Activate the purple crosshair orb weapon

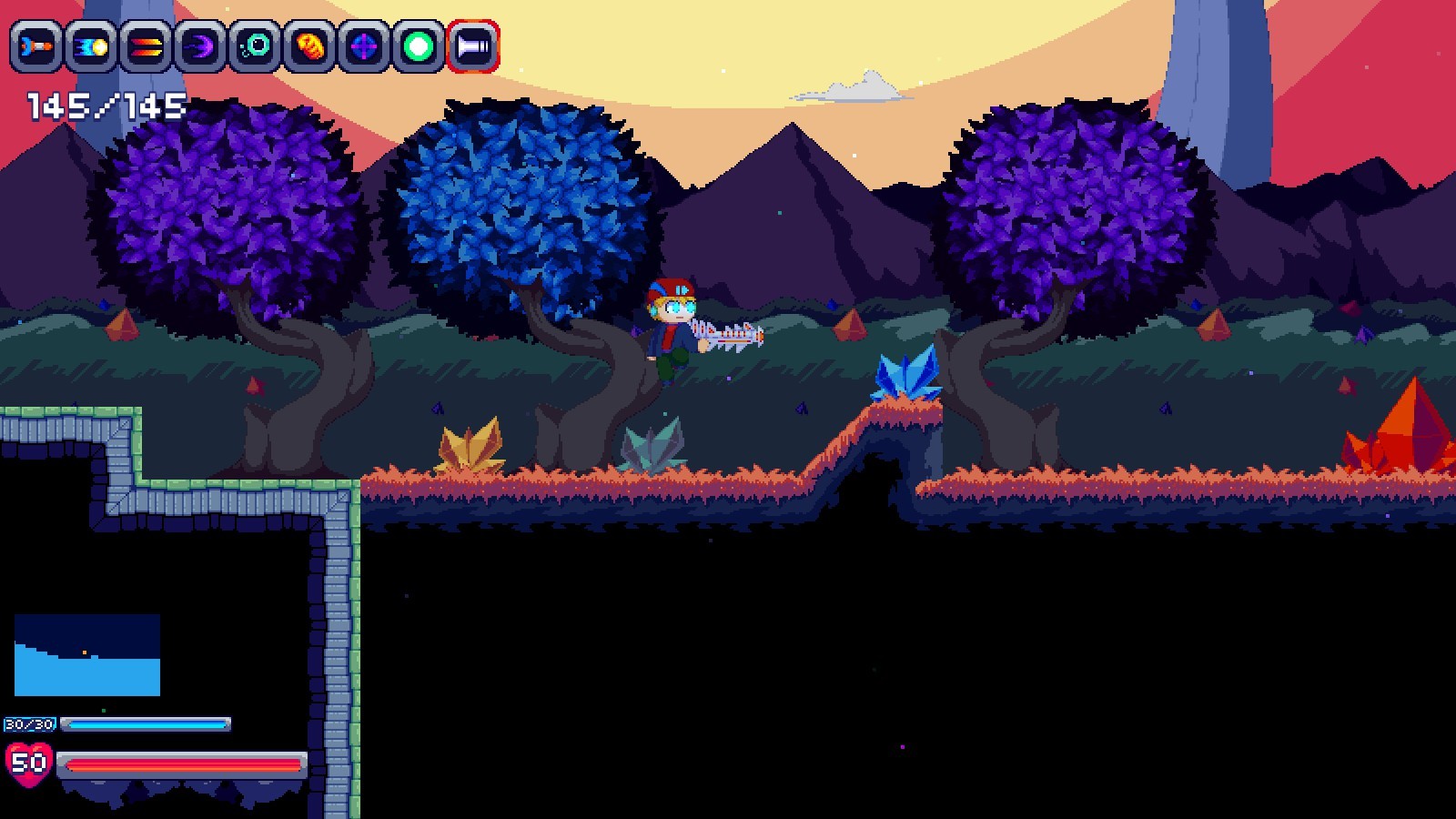click(x=364, y=46)
